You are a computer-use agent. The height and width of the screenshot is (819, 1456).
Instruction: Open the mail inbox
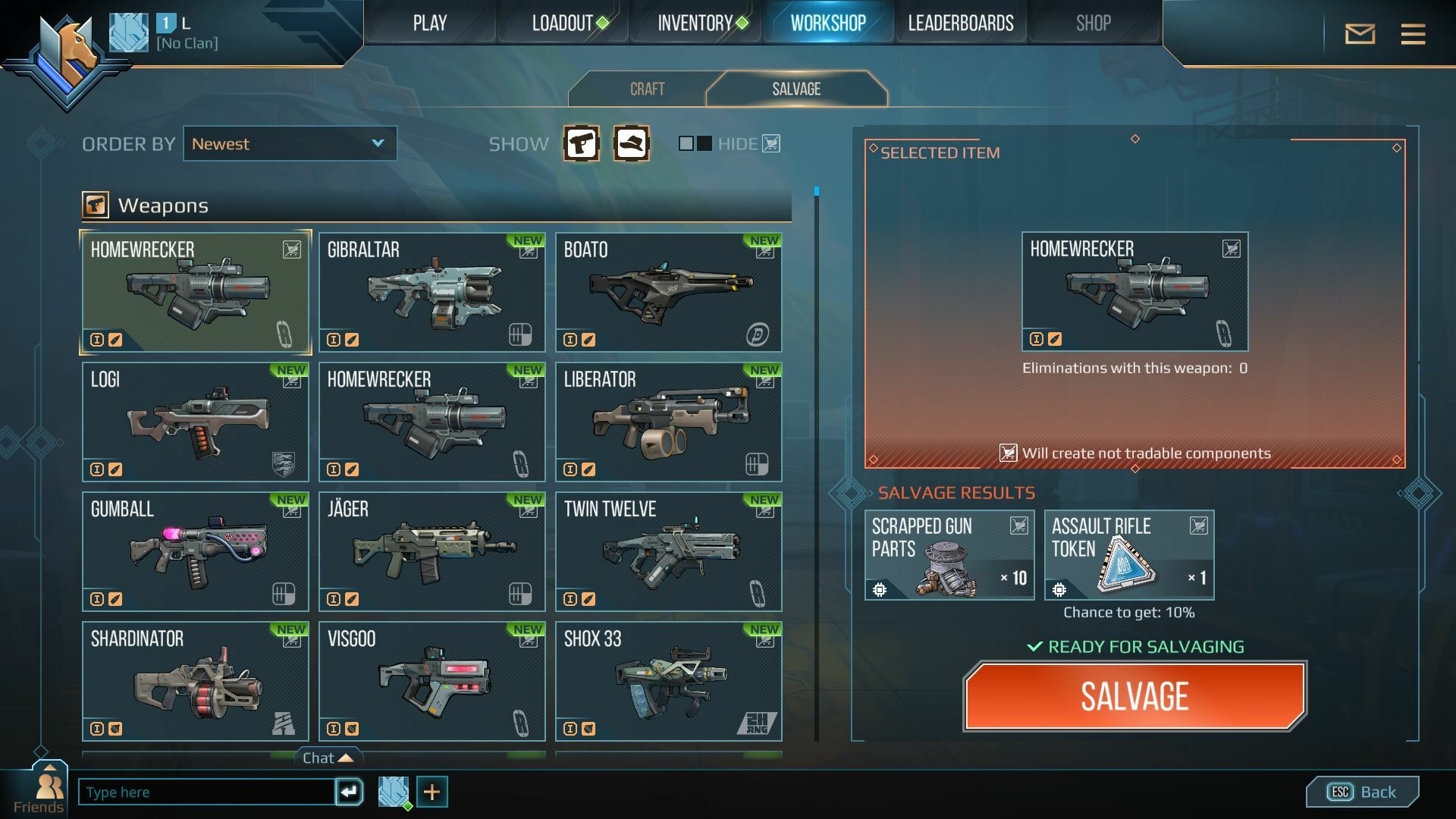point(1360,34)
